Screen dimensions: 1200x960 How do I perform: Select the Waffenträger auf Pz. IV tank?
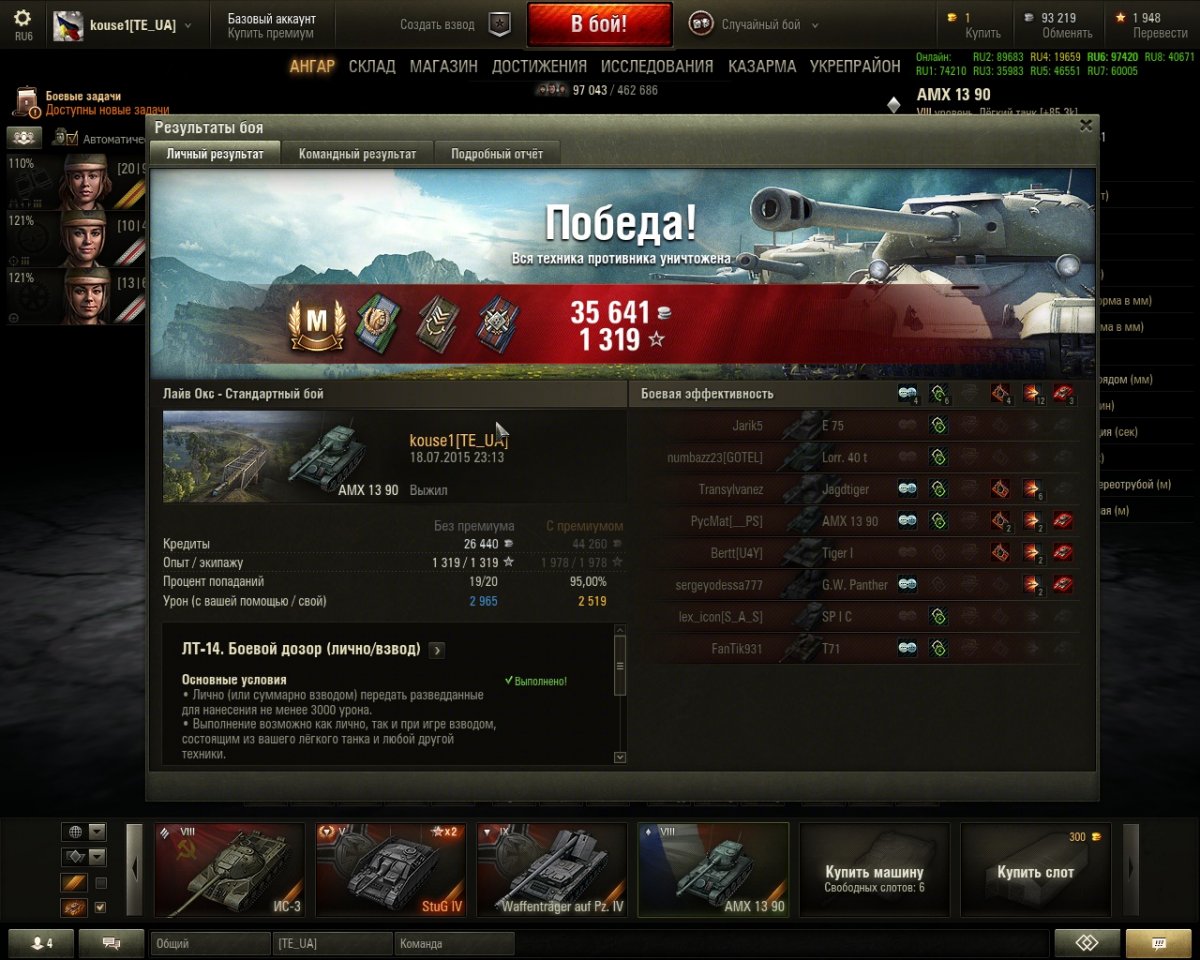coord(552,870)
